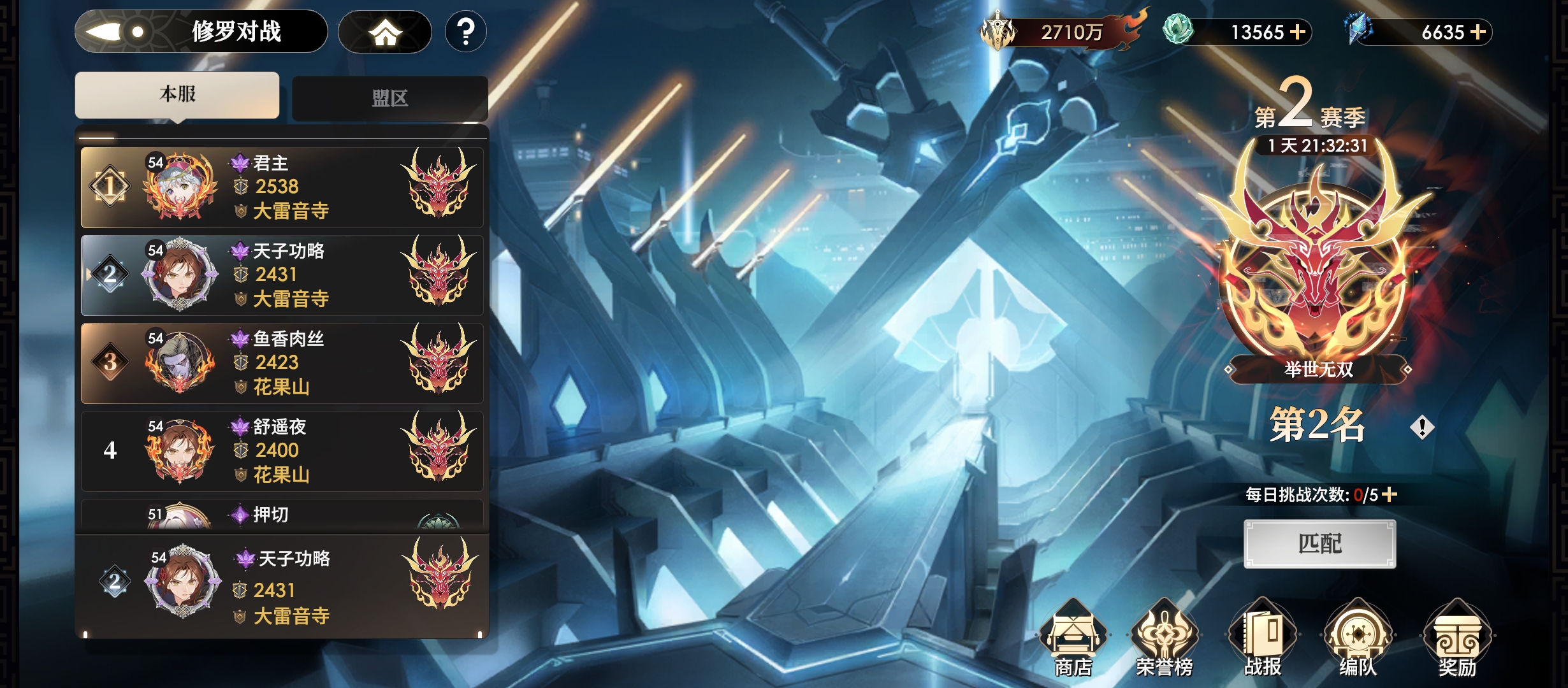1568x688 pixels.
Task: Open the 荣誉榜 honor board
Action: [1165, 638]
